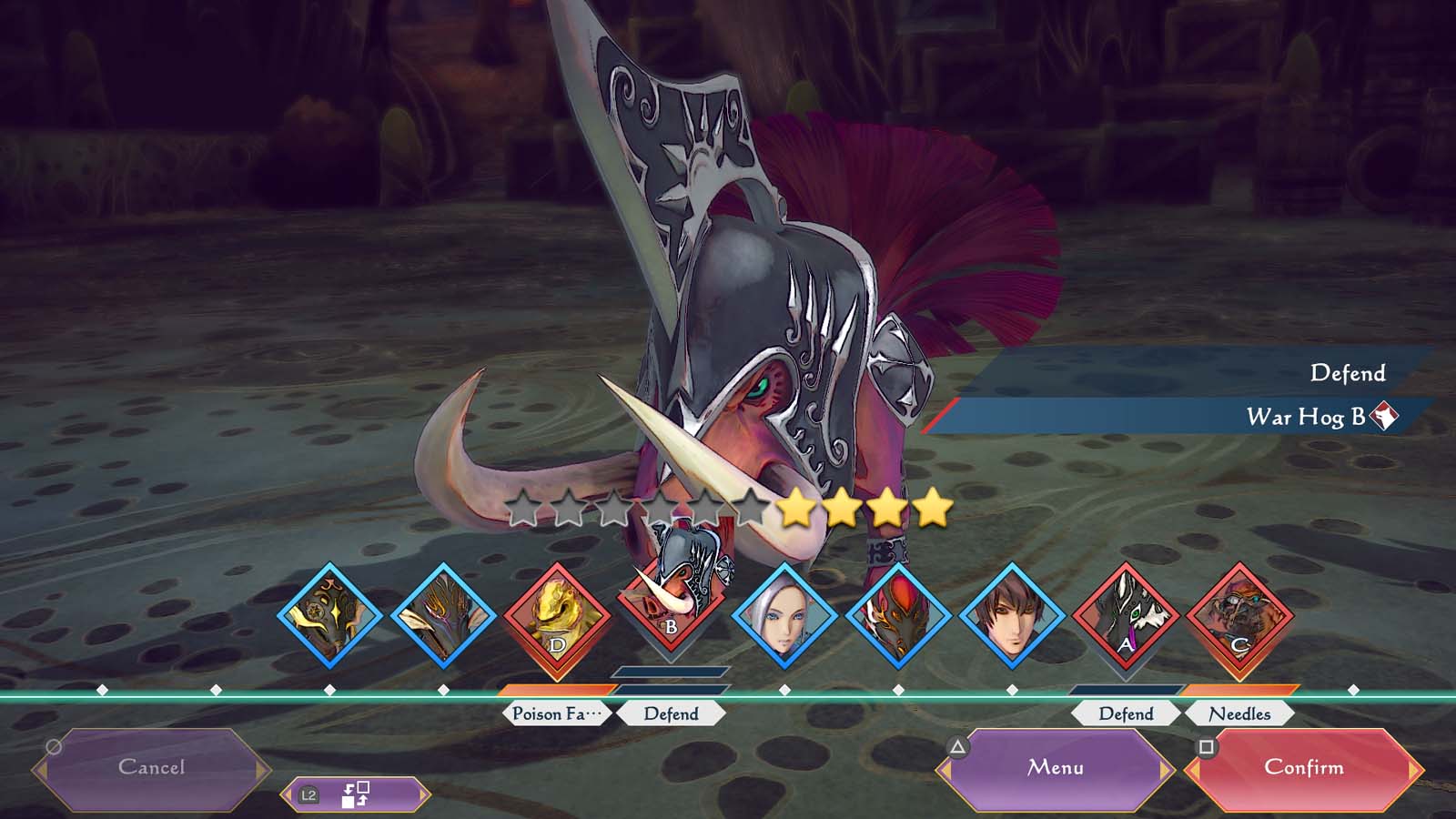Click the Needles action label
This screenshot has height=819, width=1456.
click(x=1239, y=714)
